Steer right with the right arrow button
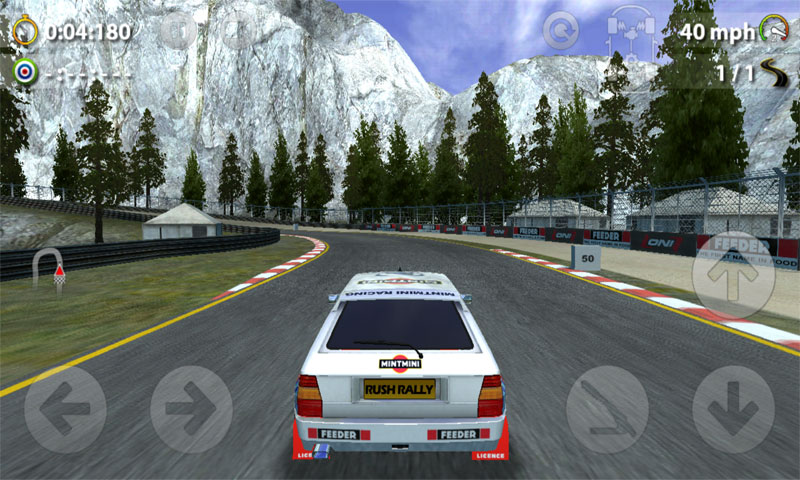Image resolution: width=800 pixels, height=480 pixels. pos(191,408)
